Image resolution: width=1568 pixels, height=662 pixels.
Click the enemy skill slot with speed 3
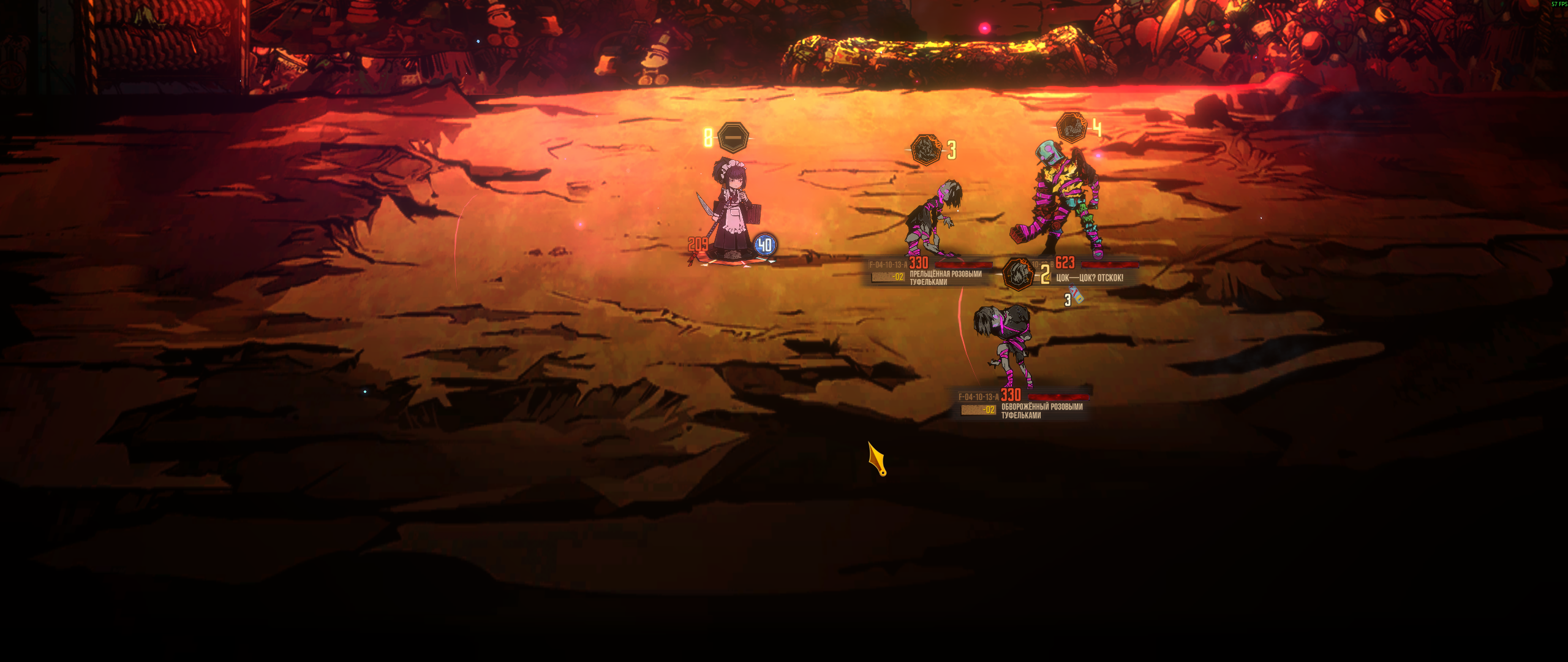926,150
